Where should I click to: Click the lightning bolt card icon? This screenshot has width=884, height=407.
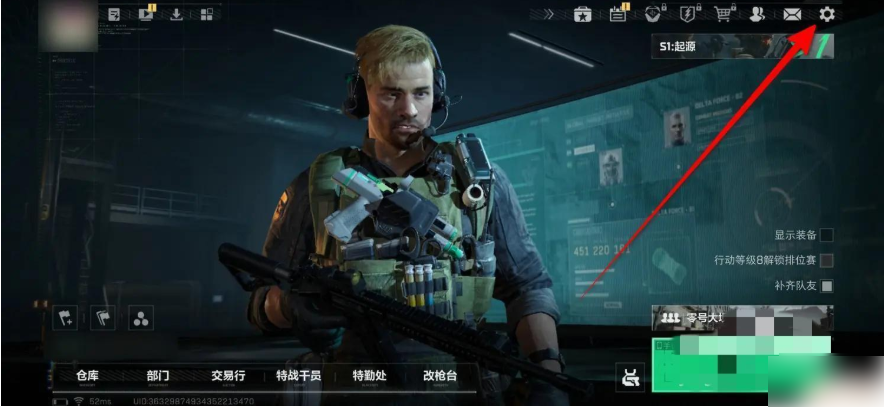[687, 14]
